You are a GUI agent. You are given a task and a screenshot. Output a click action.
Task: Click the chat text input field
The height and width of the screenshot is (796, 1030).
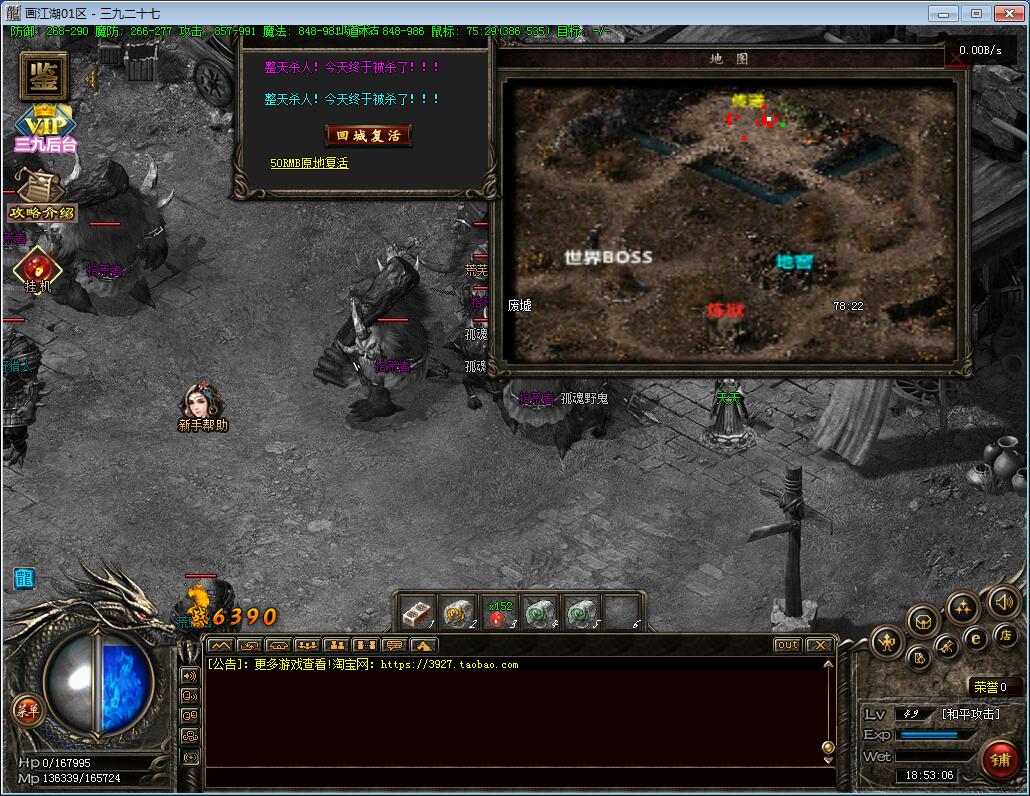point(515,776)
